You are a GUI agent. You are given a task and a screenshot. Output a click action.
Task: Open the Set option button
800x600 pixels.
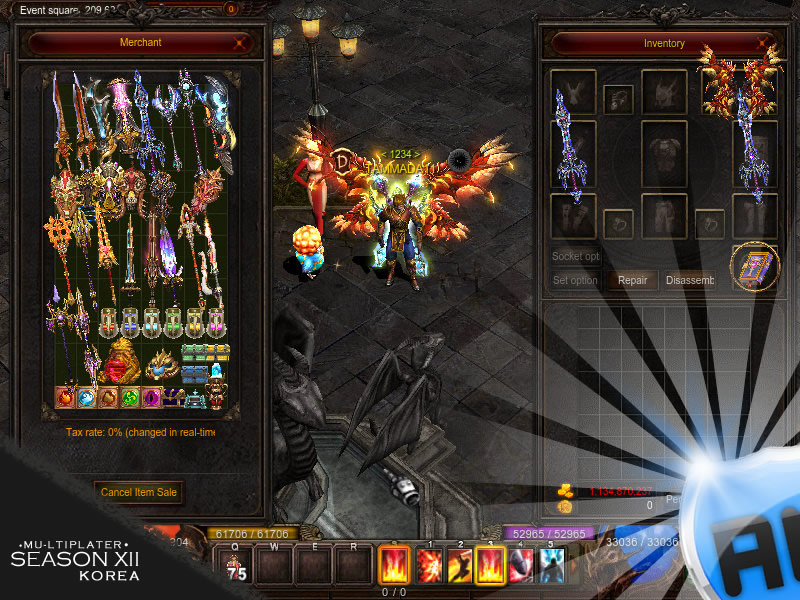coord(575,280)
